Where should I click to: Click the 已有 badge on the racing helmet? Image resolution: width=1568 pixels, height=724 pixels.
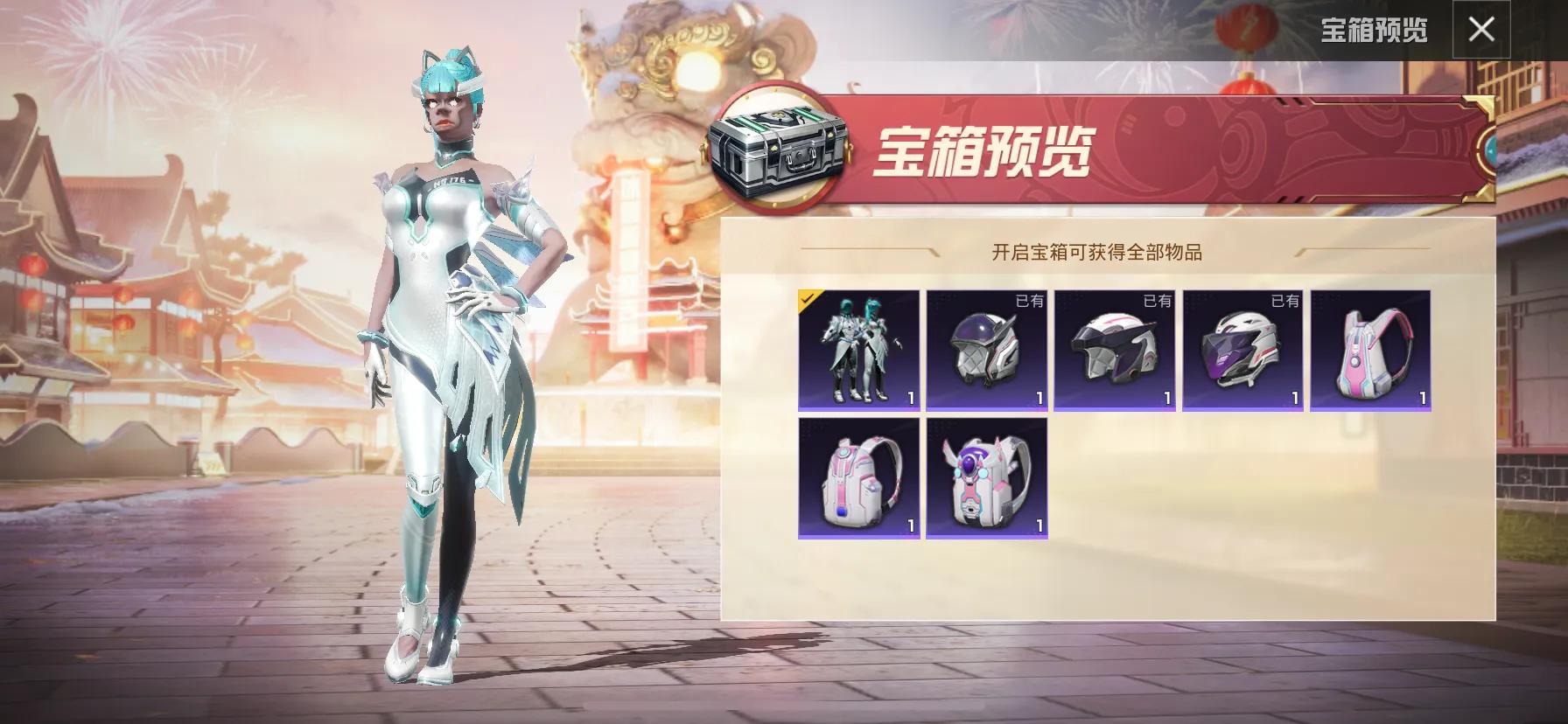[1284, 303]
